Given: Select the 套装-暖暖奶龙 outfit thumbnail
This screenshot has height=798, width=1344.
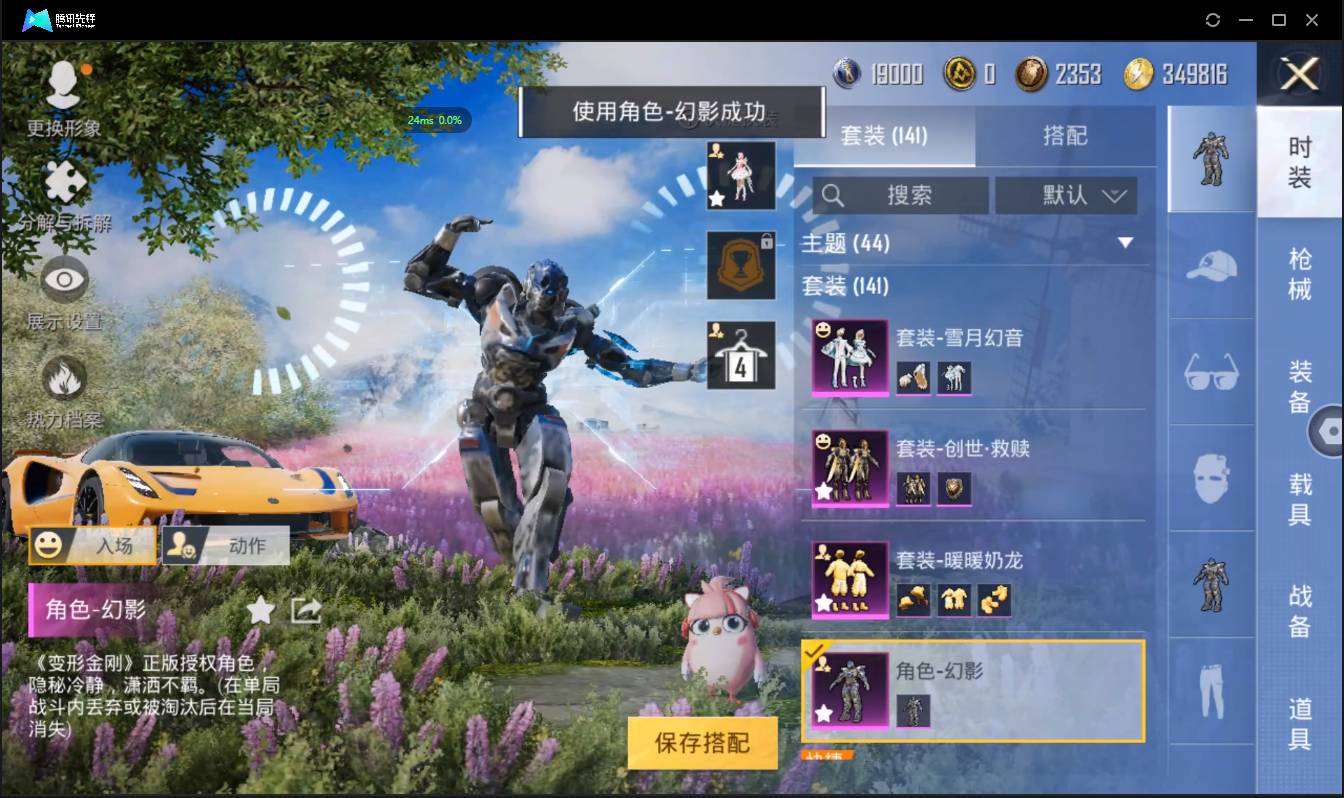Looking at the screenshot, I should coord(848,580).
